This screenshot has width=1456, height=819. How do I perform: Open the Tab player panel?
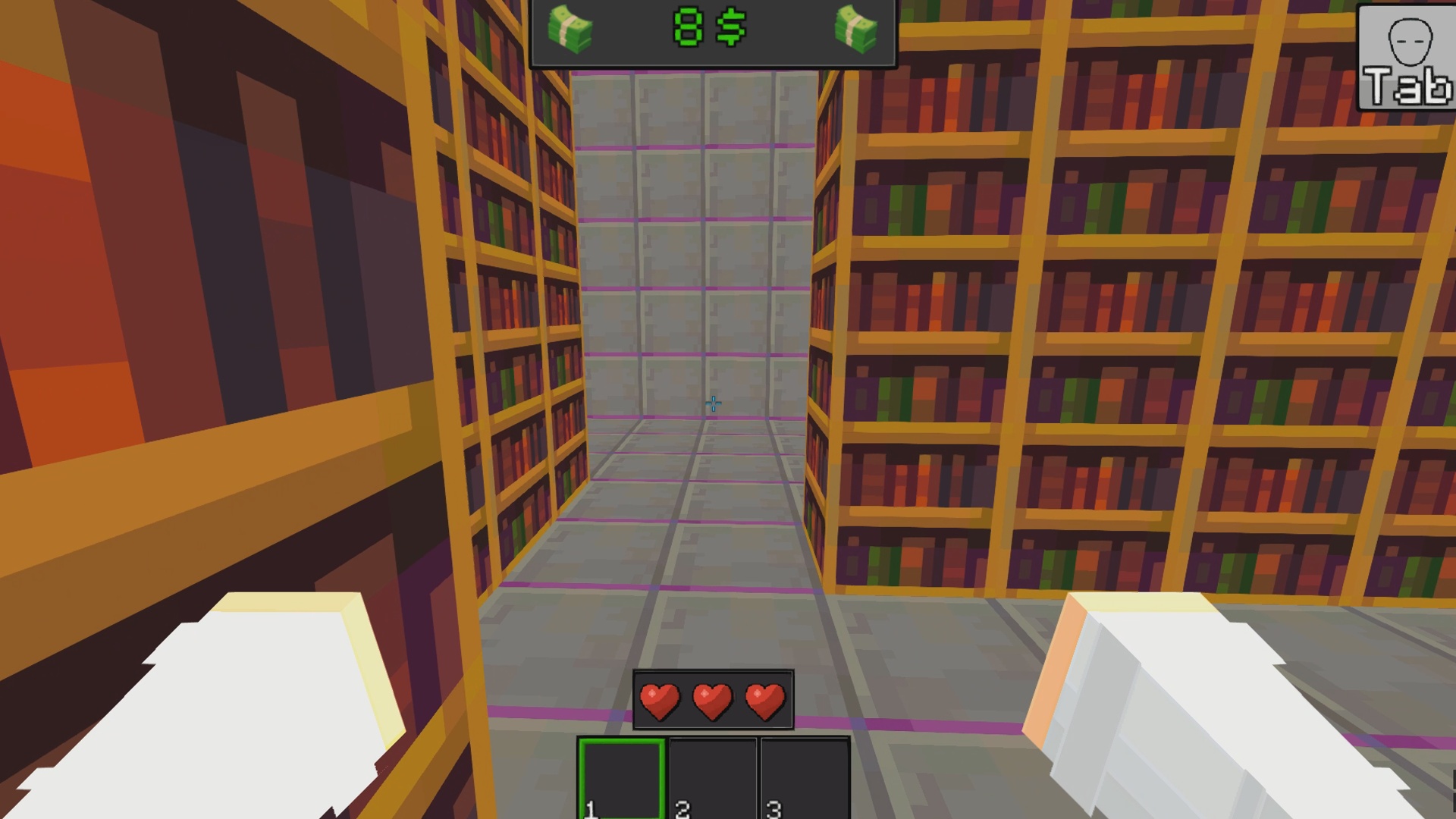click(1409, 53)
